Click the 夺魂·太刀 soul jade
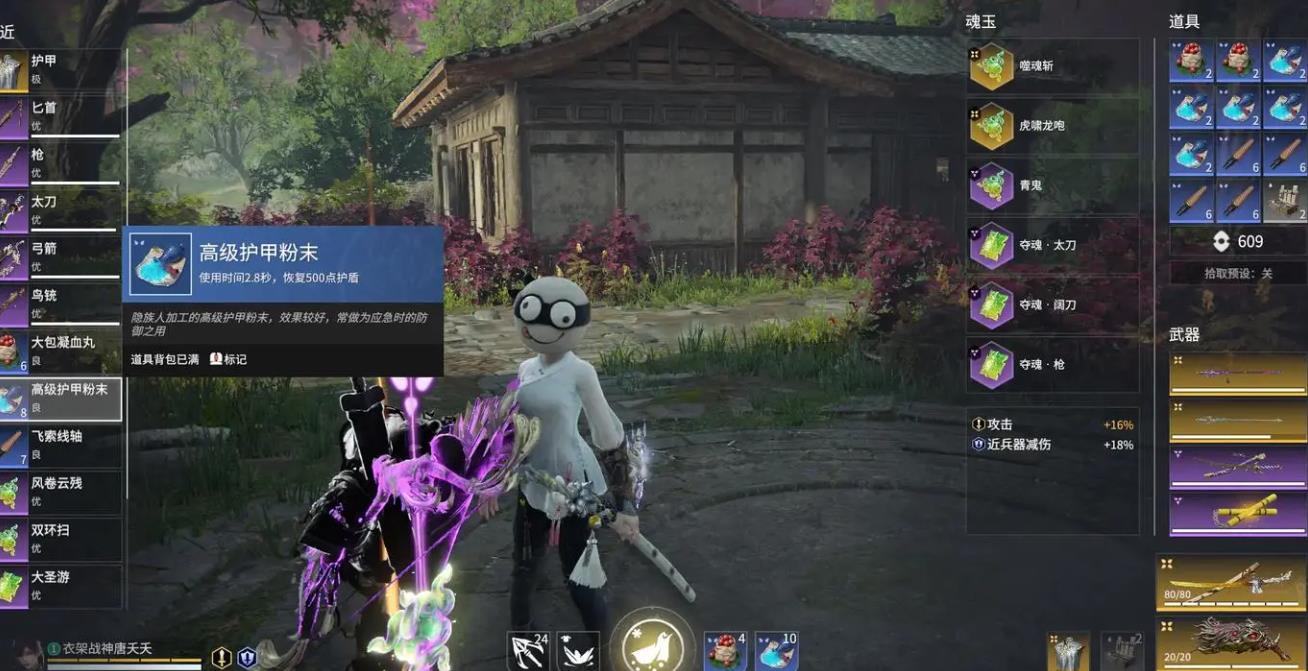The width and height of the screenshot is (1308, 671). point(1051,246)
